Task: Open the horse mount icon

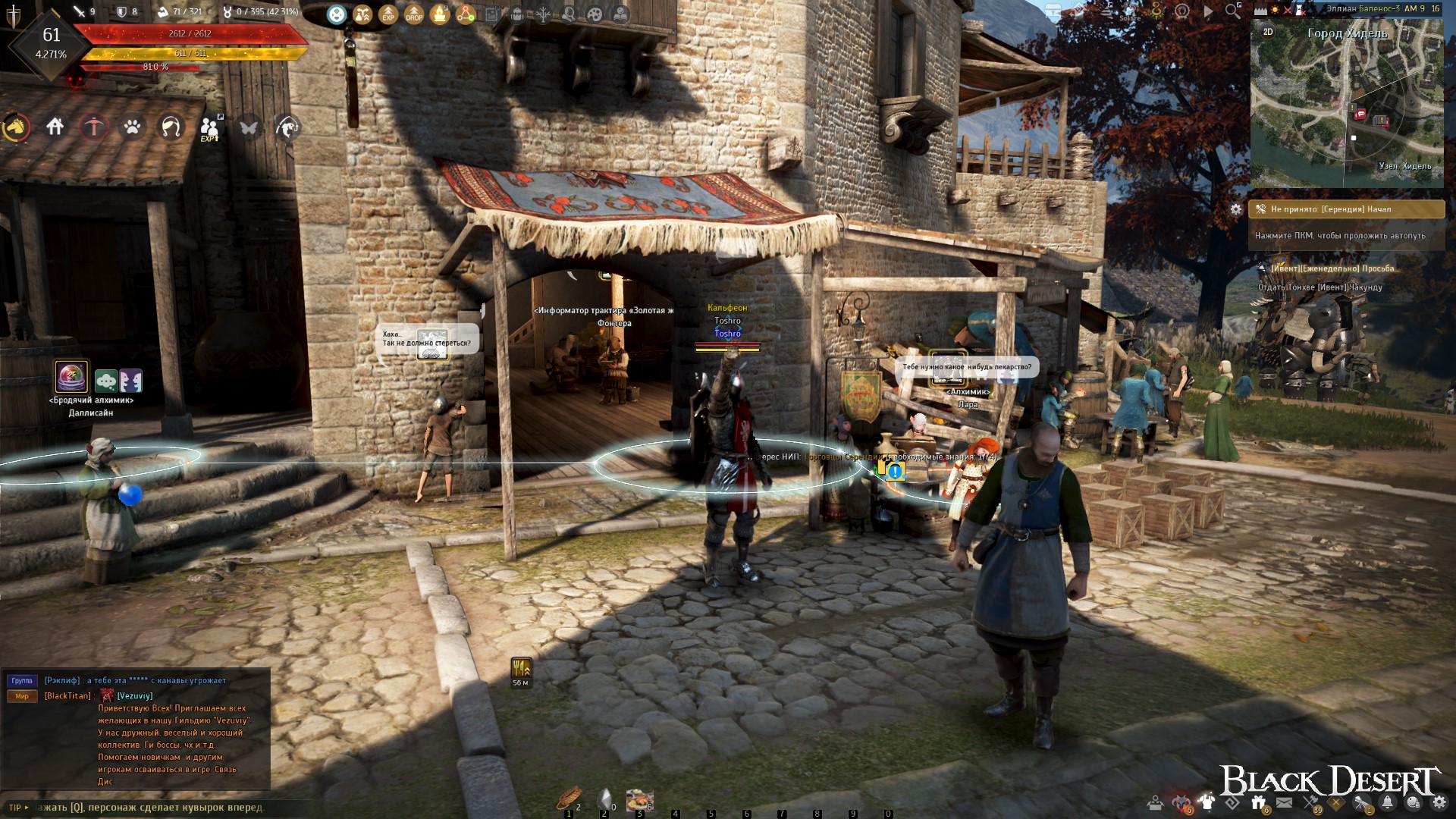Action: click(x=15, y=127)
